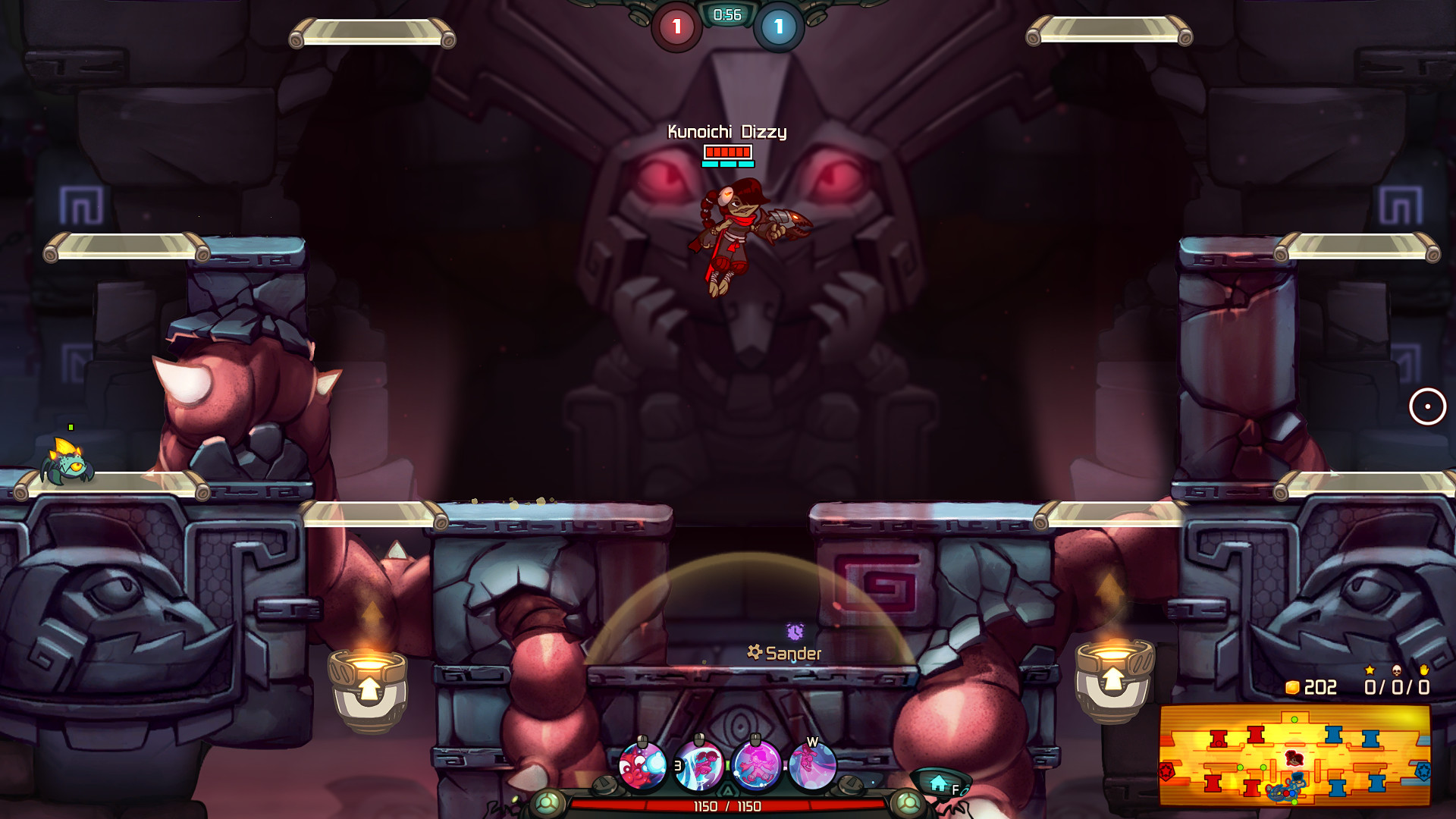Click the golden Solar coin icon
Viewport: 1456px width, 819px height.
[1294, 686]
